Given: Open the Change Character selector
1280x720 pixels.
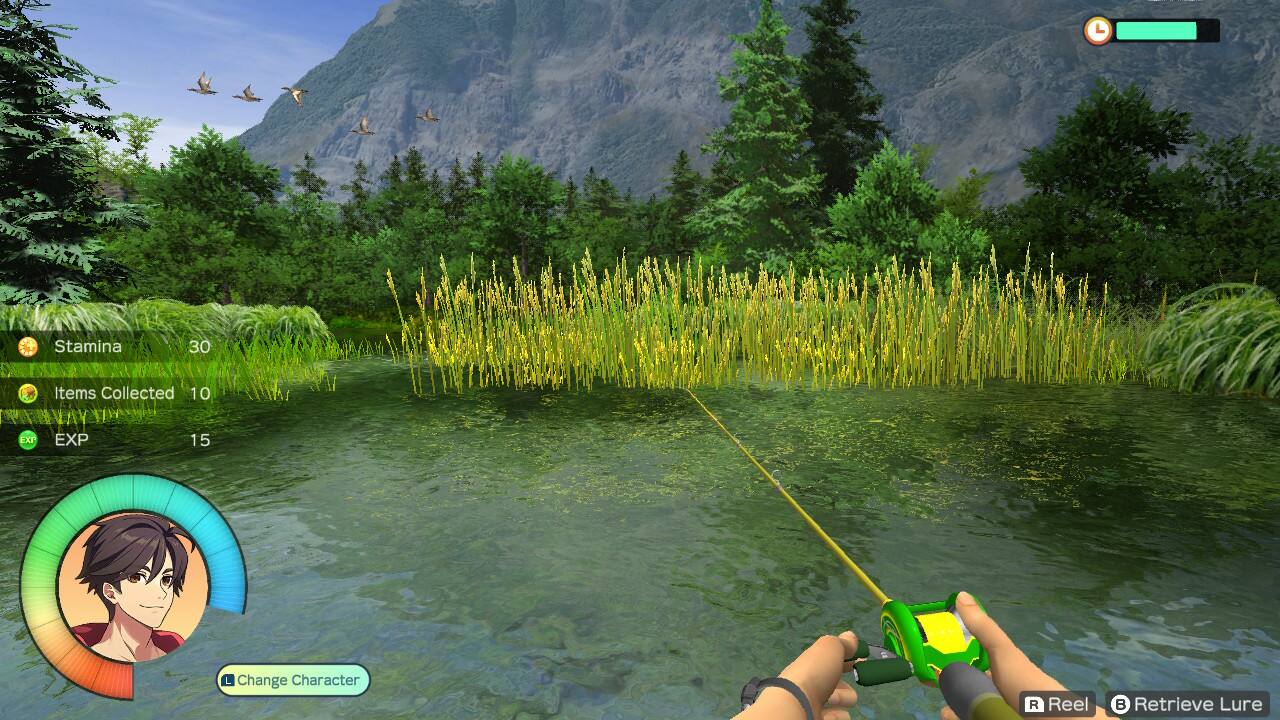Looking at the screenshot, I should pyautogui.click(x=291, y=679).
